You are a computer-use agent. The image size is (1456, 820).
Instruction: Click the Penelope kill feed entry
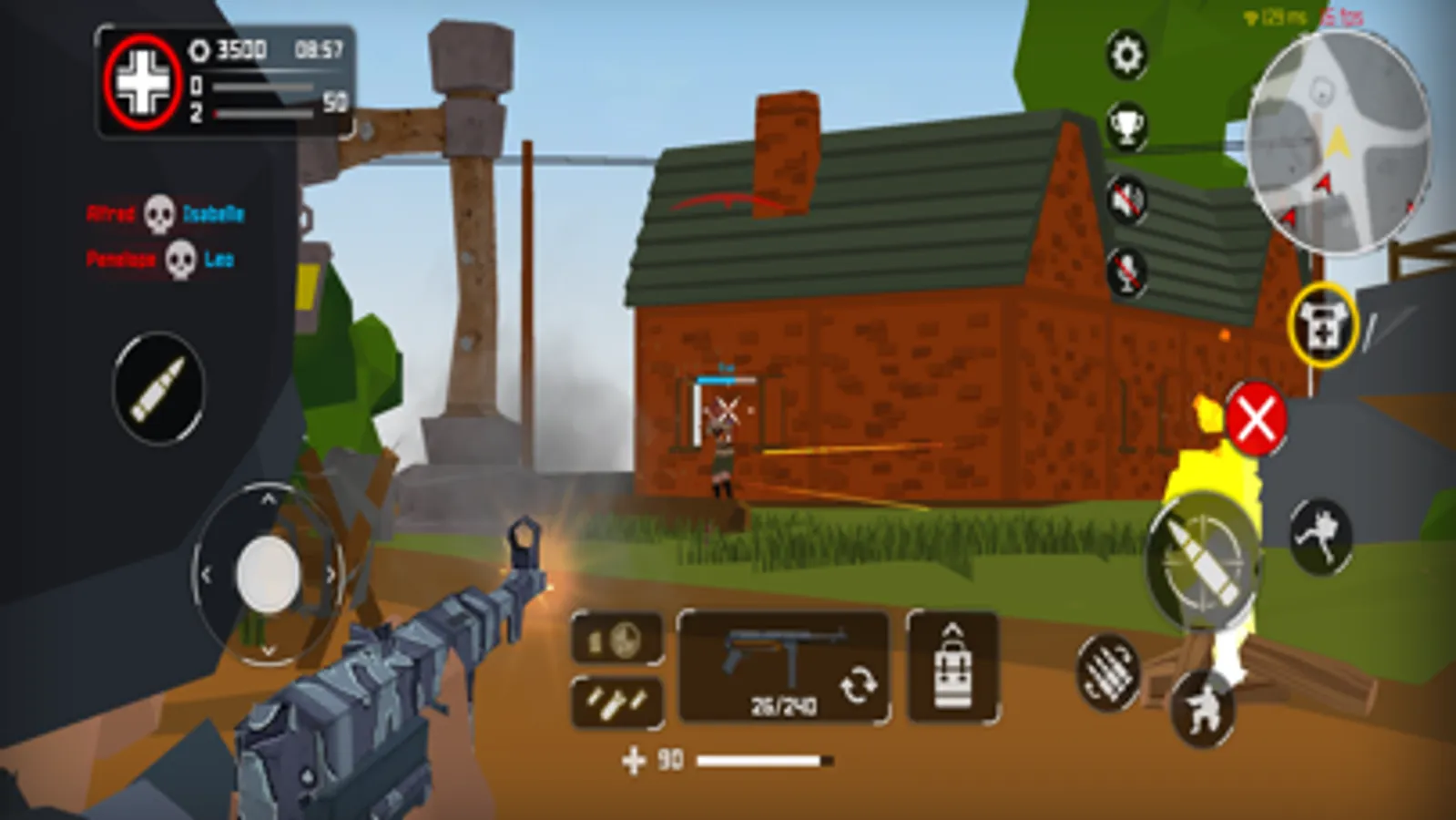point(123,259)
